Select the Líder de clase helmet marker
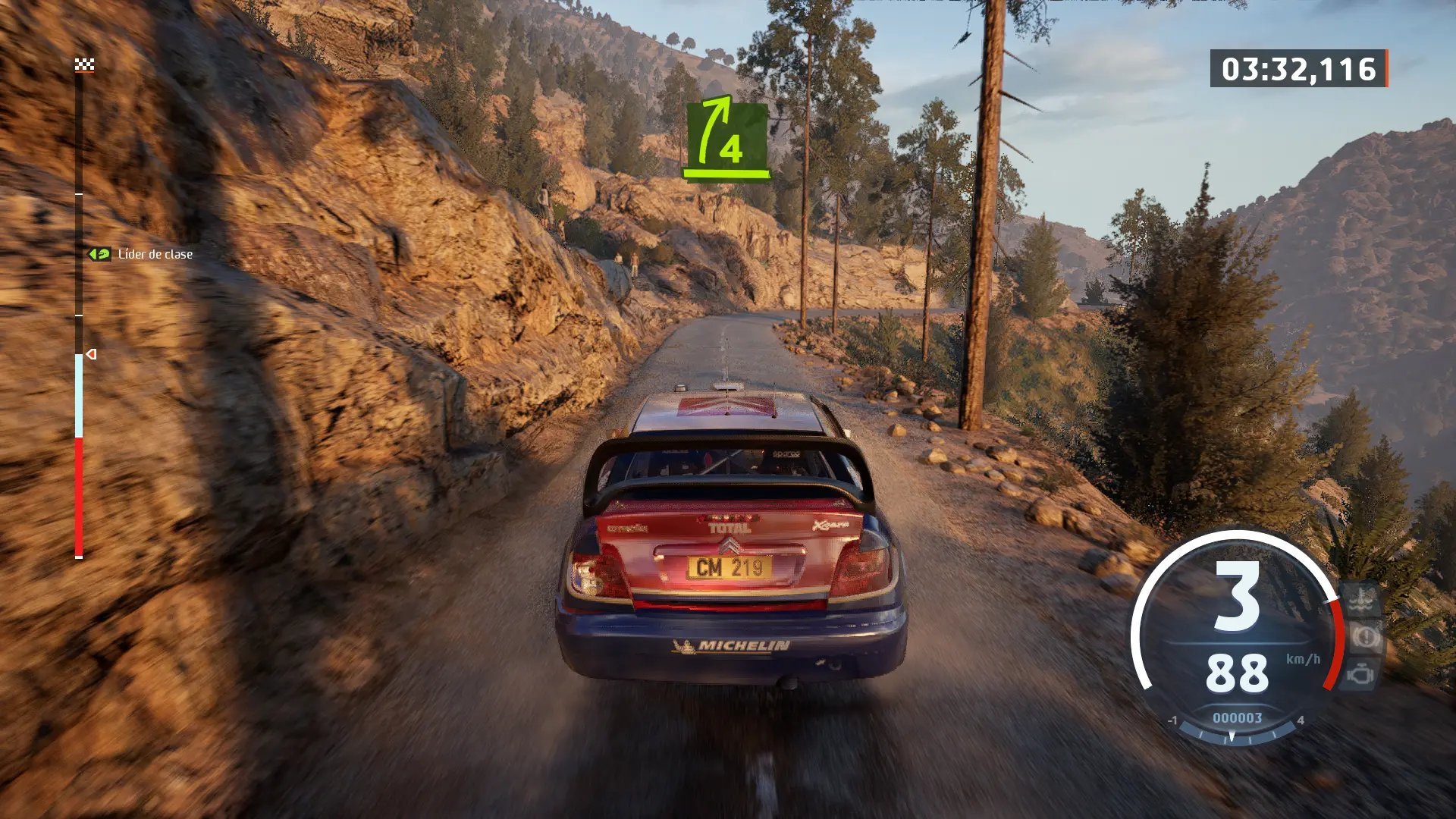 click(x=99, y=254)
